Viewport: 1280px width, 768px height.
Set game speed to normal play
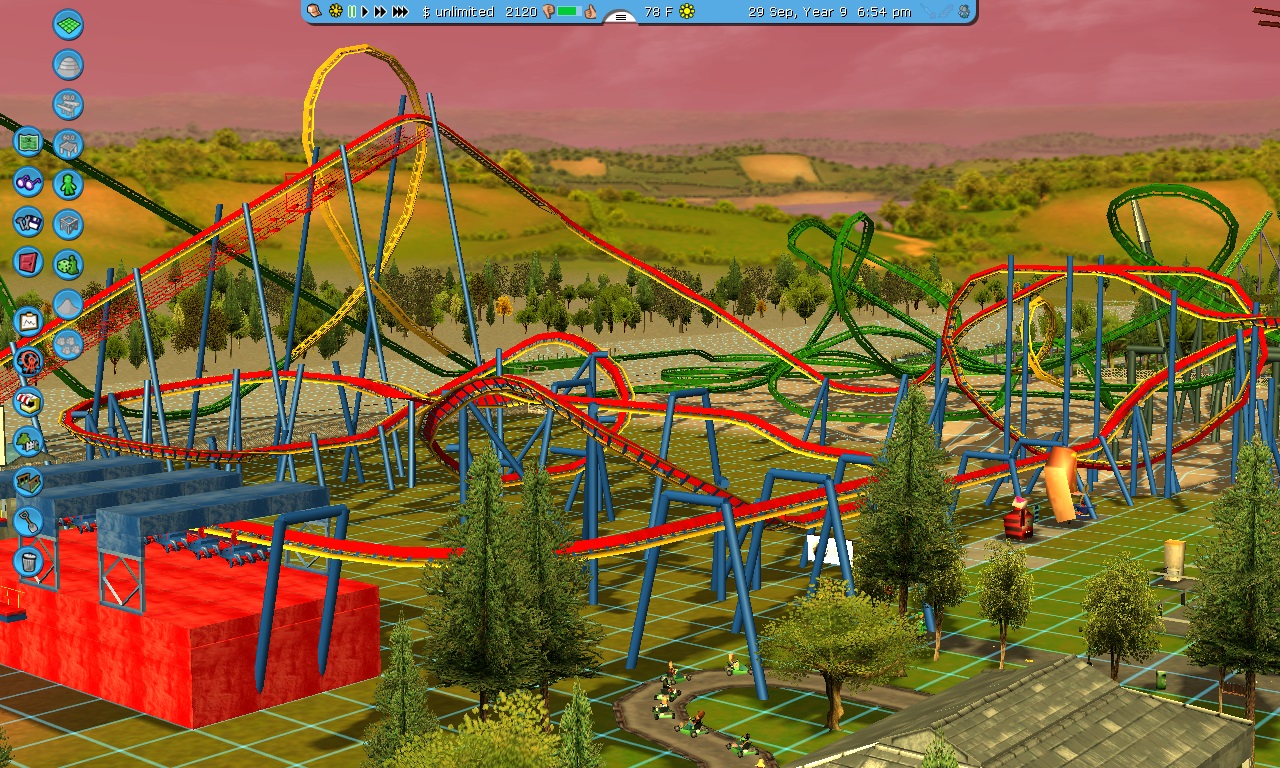click(x=365, y=12)
